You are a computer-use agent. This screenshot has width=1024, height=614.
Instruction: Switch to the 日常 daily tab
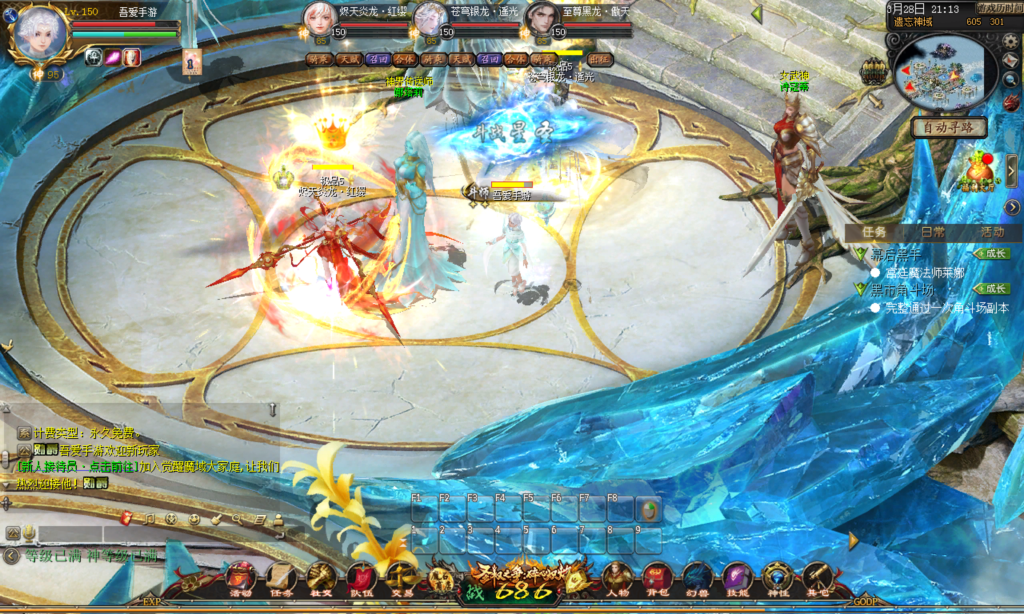tap(932, 231)
